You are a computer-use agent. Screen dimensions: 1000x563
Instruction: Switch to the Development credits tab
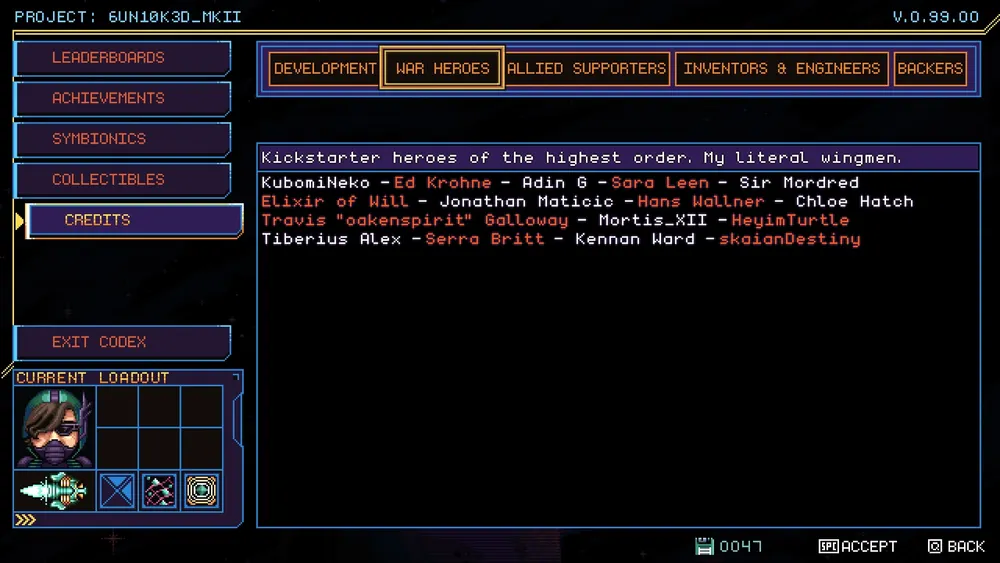[325, 69]
